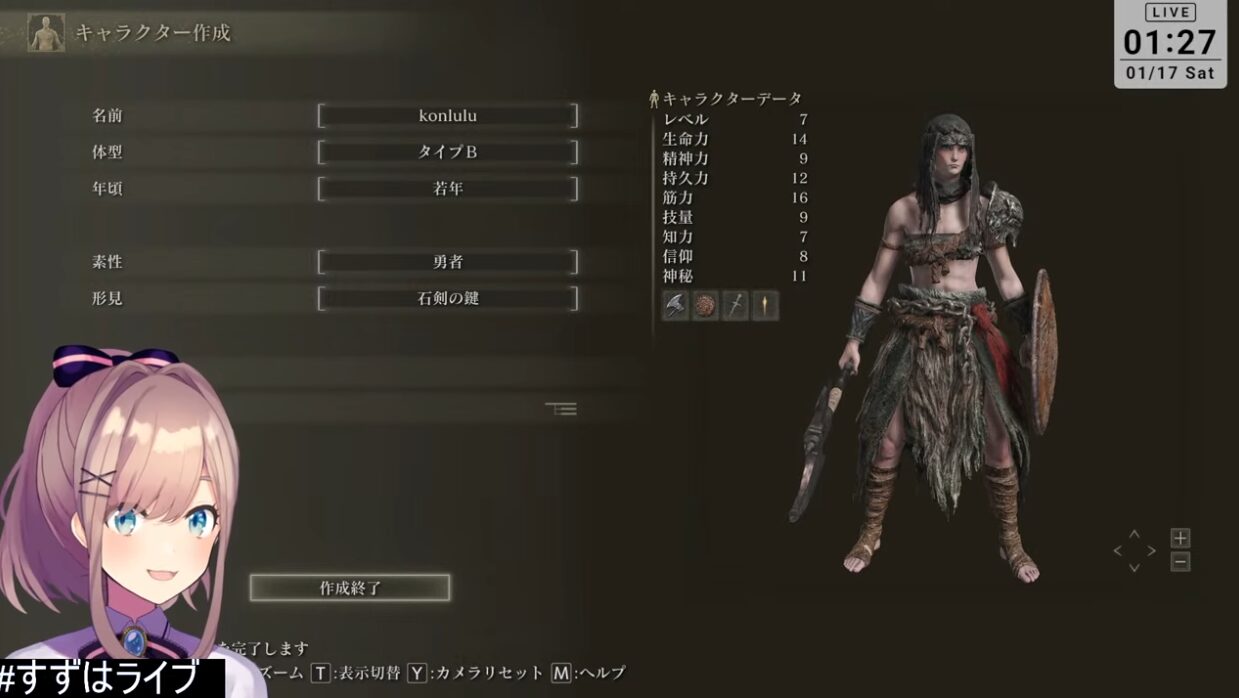Open the keepsake field showing 石剣の鍵
Viewport: 1239px width, 698px height.
pos(447,298)
